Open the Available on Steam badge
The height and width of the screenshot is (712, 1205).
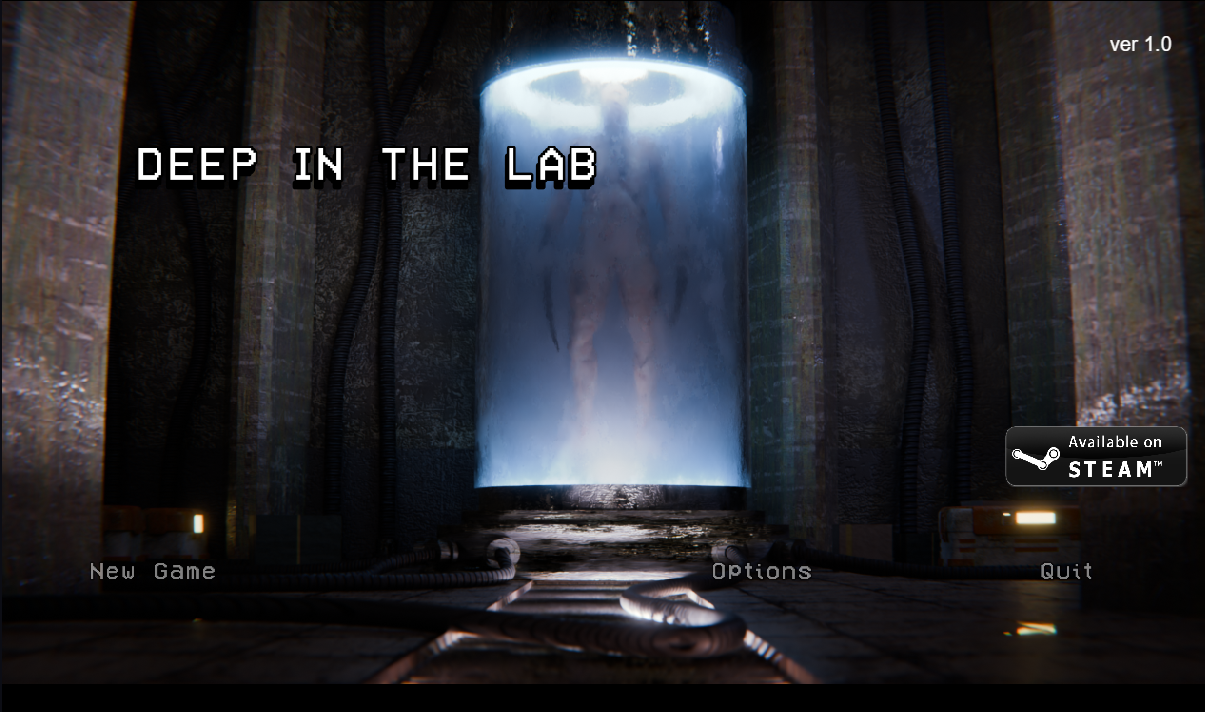pos(1096,456)
